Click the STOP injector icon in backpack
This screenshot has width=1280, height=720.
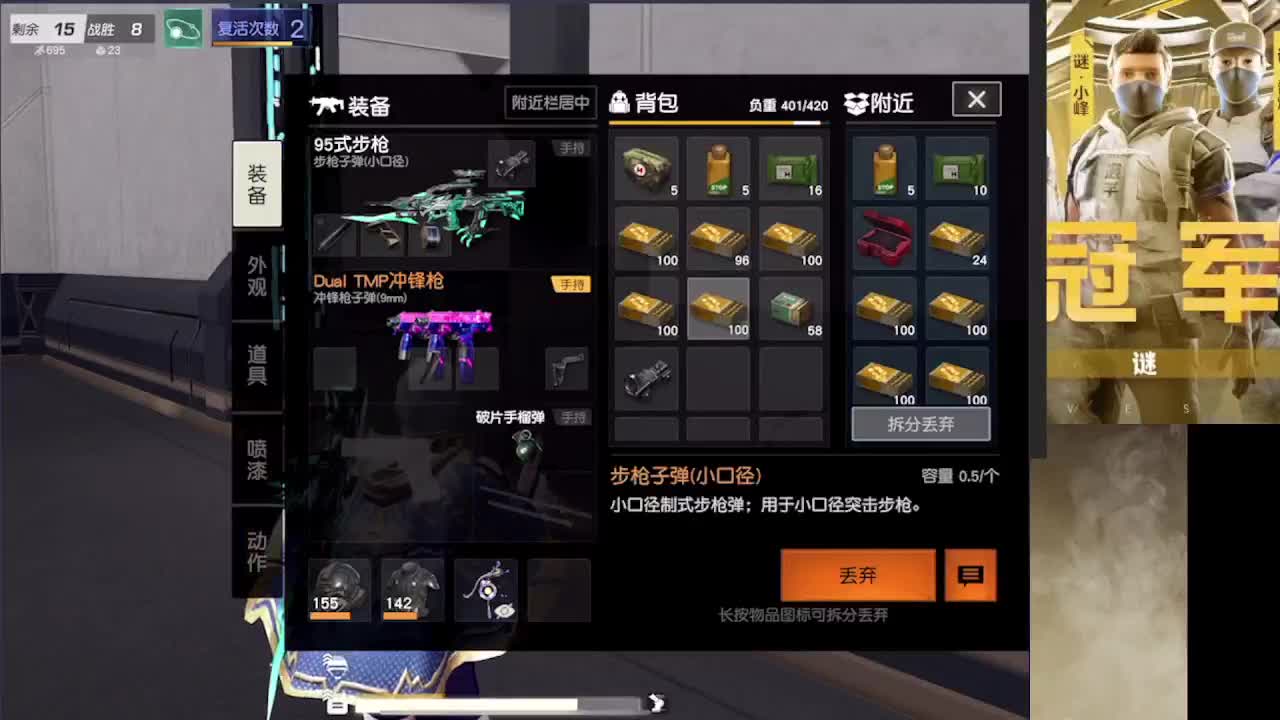pos(719,165)
